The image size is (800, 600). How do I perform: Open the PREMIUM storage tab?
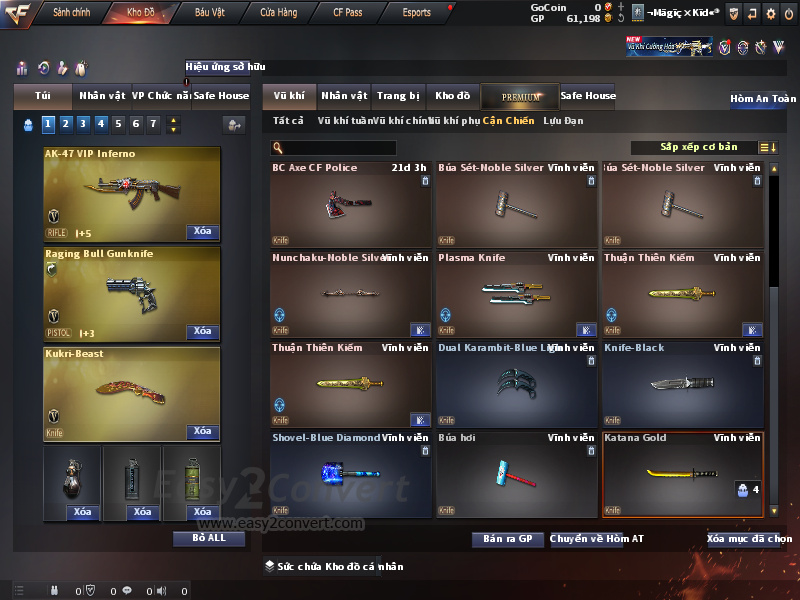(x=522, y=97)
